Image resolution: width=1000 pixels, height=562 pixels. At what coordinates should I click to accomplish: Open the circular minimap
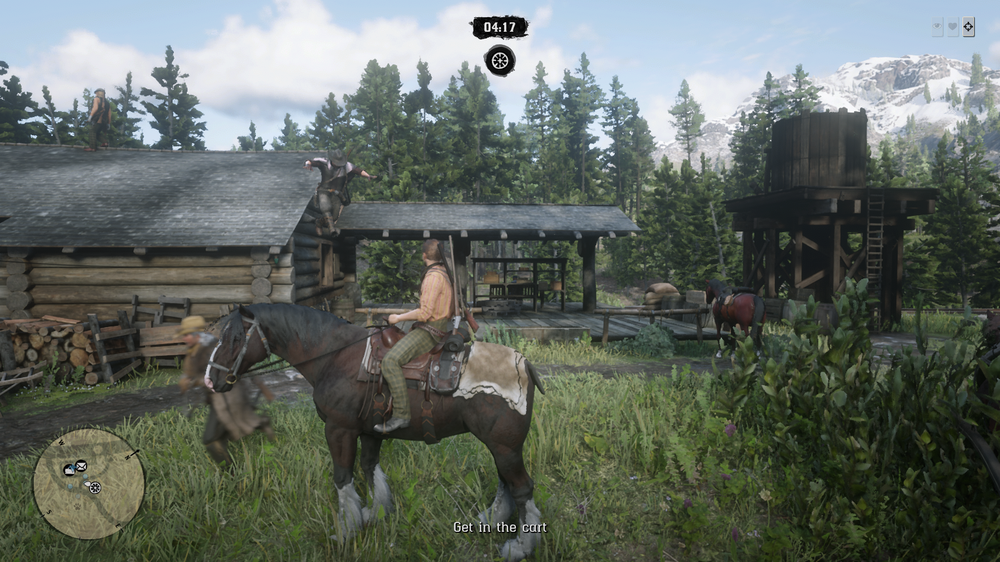tap(89, 483)
